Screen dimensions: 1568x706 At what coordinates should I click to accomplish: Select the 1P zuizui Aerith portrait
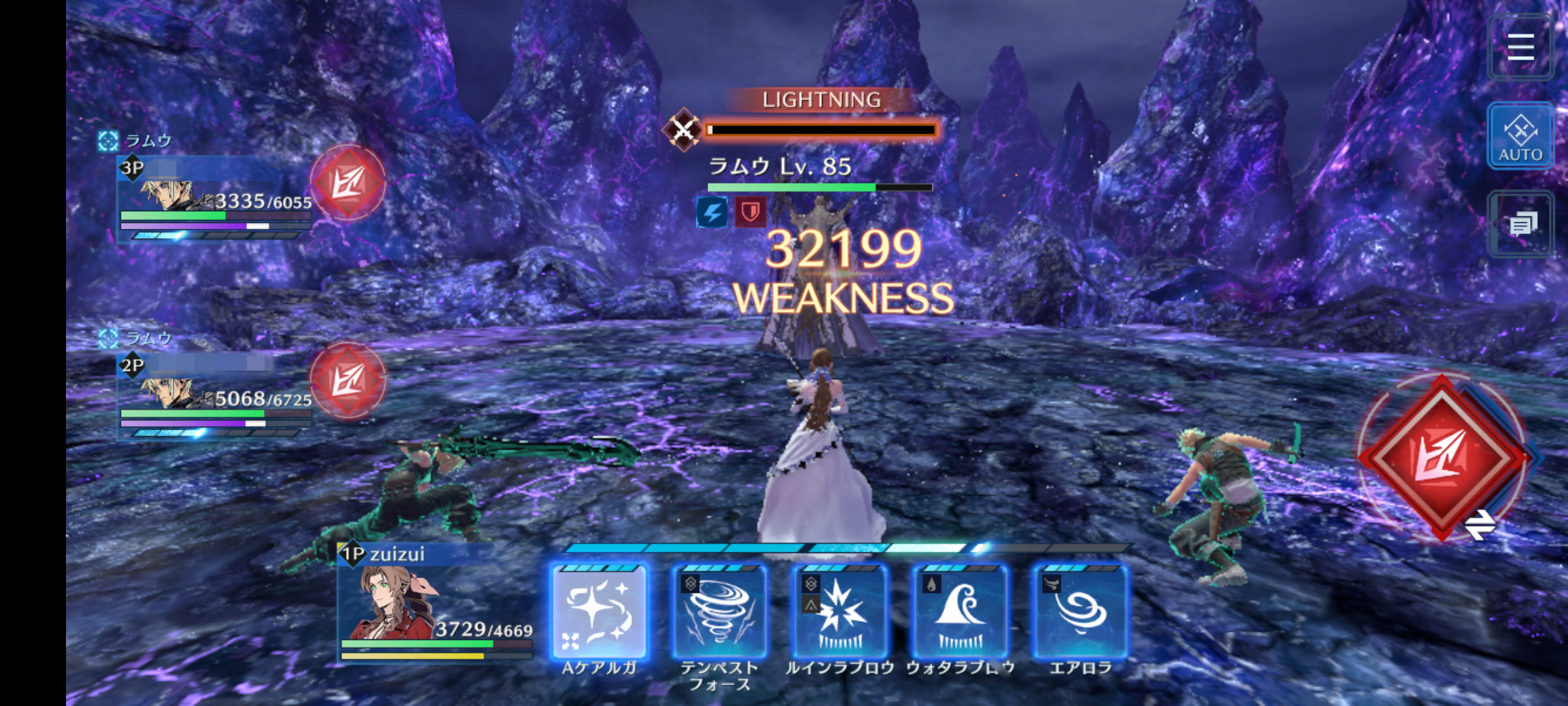click(x=392, y=603)
